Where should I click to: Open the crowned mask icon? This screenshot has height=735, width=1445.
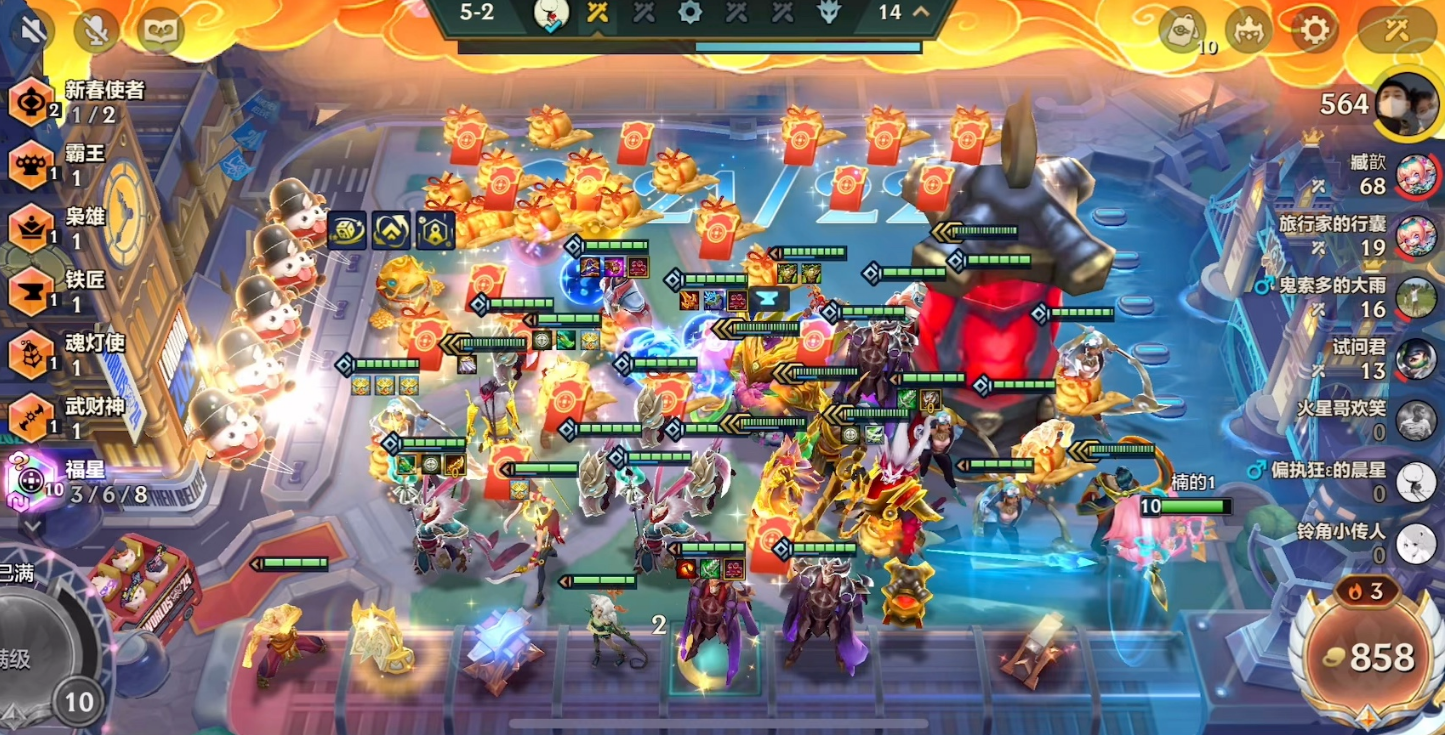coord(1248,31)
